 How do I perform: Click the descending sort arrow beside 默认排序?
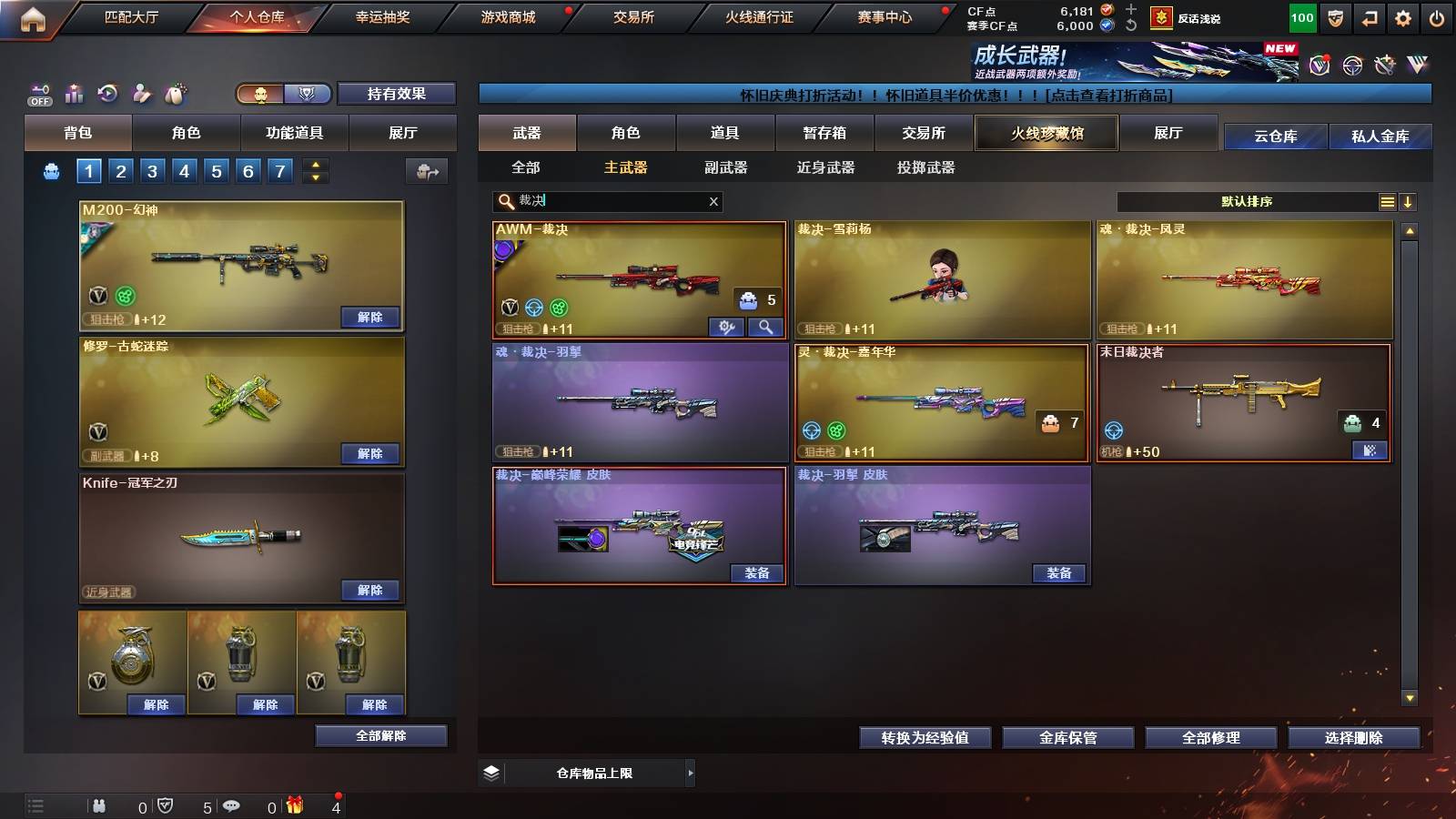(1409, 201)
